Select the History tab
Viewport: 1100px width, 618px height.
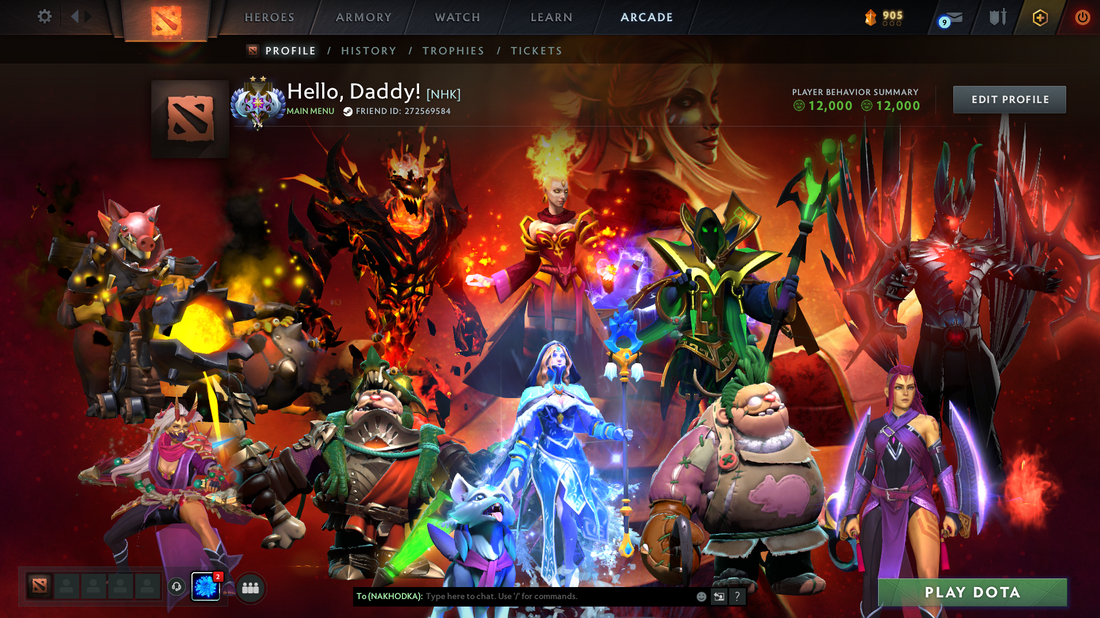[x=368, y=51]
